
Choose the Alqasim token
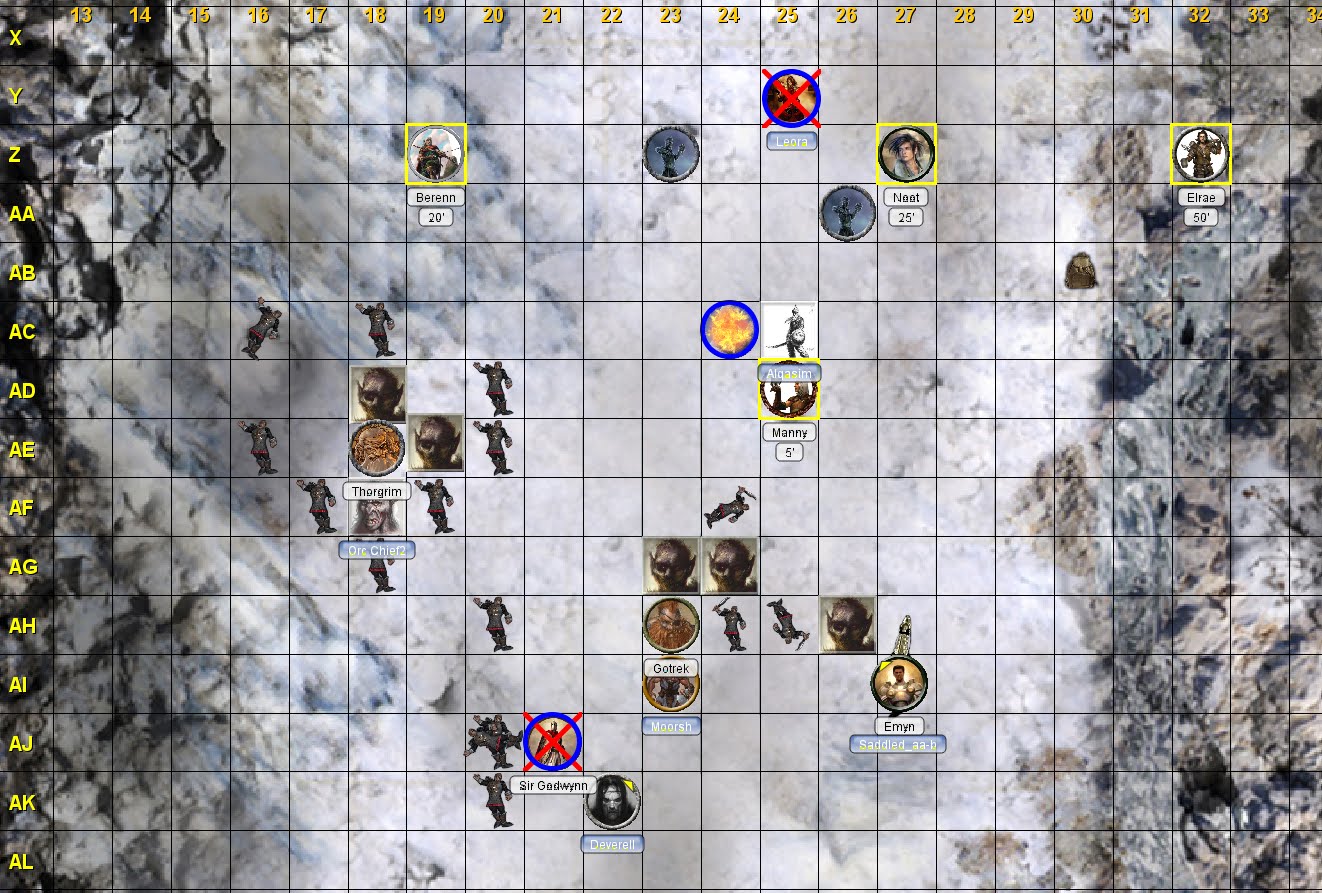[x=789, y=331]
